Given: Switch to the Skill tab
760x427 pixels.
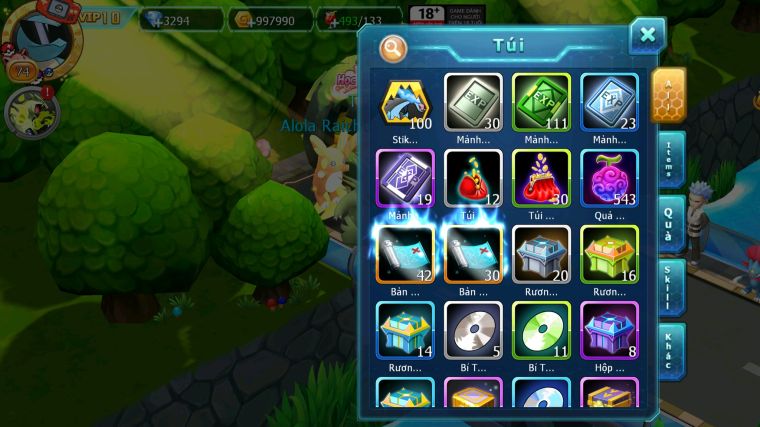Looking at the screenshot, I should point(671,287).
